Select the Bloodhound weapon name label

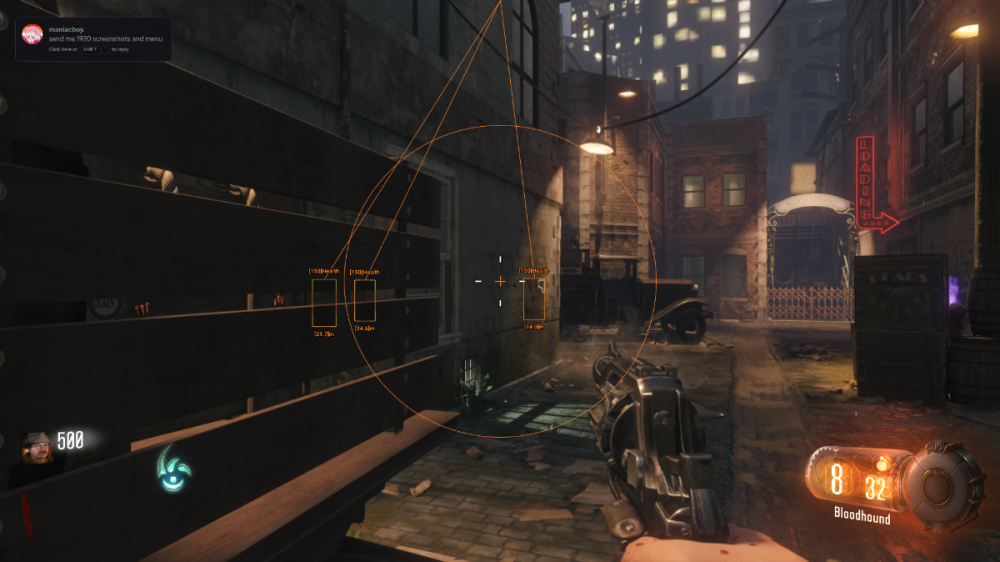[862, 518]
